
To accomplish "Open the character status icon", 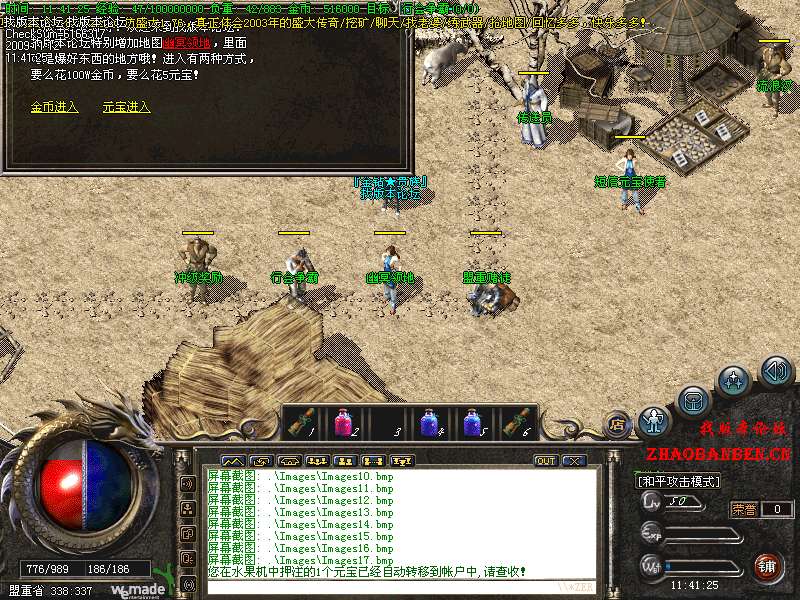I will [653, 421].
